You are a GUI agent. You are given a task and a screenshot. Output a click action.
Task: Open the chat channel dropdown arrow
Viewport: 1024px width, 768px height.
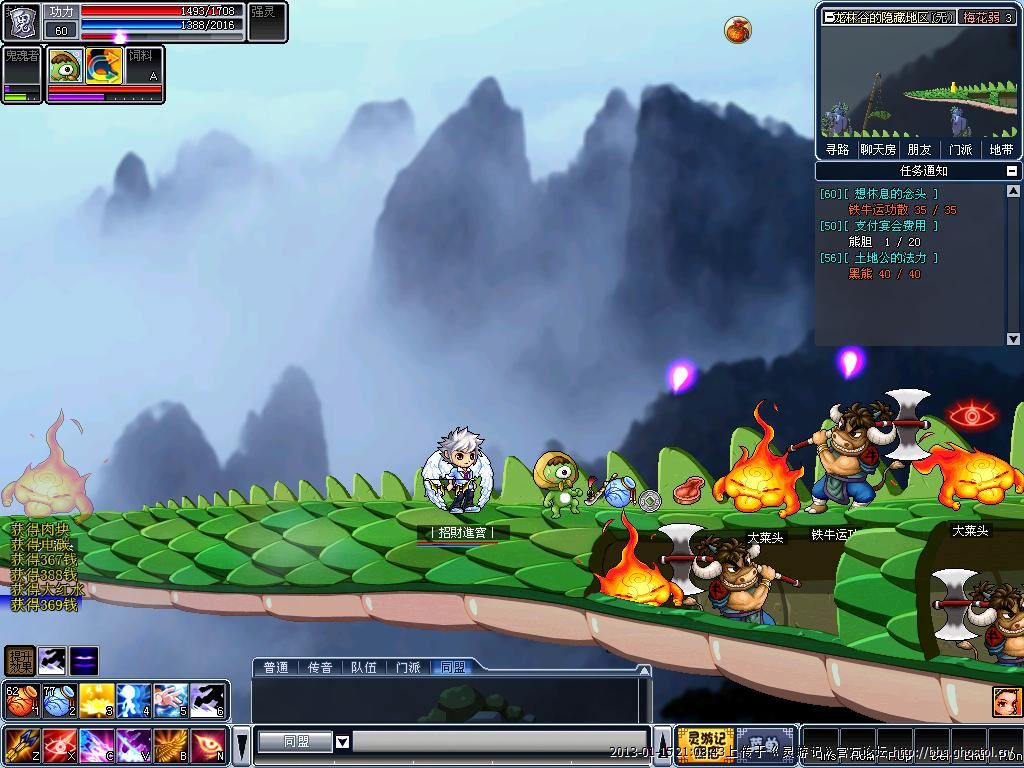tap(342, 742)
